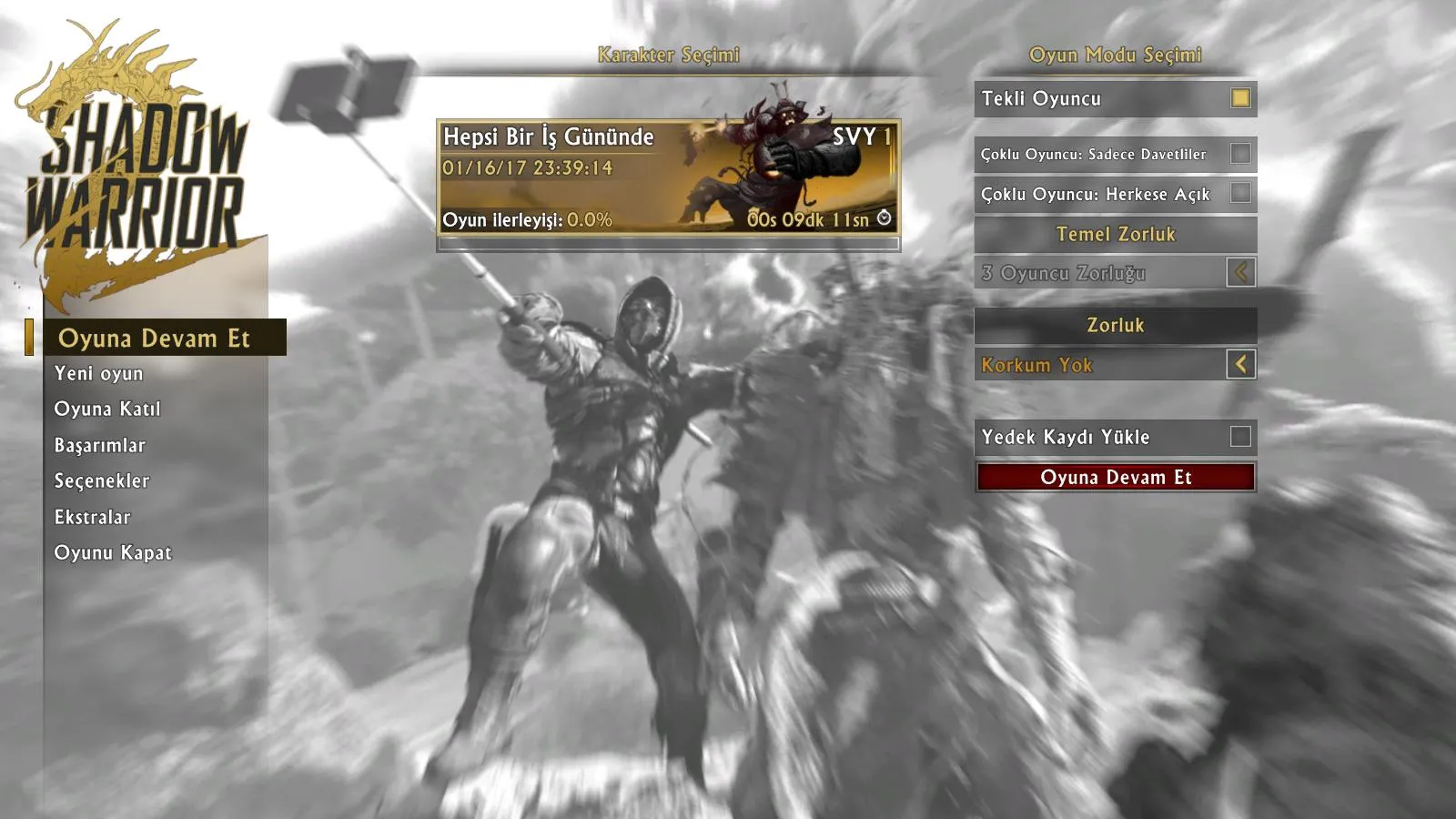Enable Çoklu Oyuncu: Herkese Açık mode
Image resolution: width=1456 pixels, height=819 pixels.
click(1240, 193)
